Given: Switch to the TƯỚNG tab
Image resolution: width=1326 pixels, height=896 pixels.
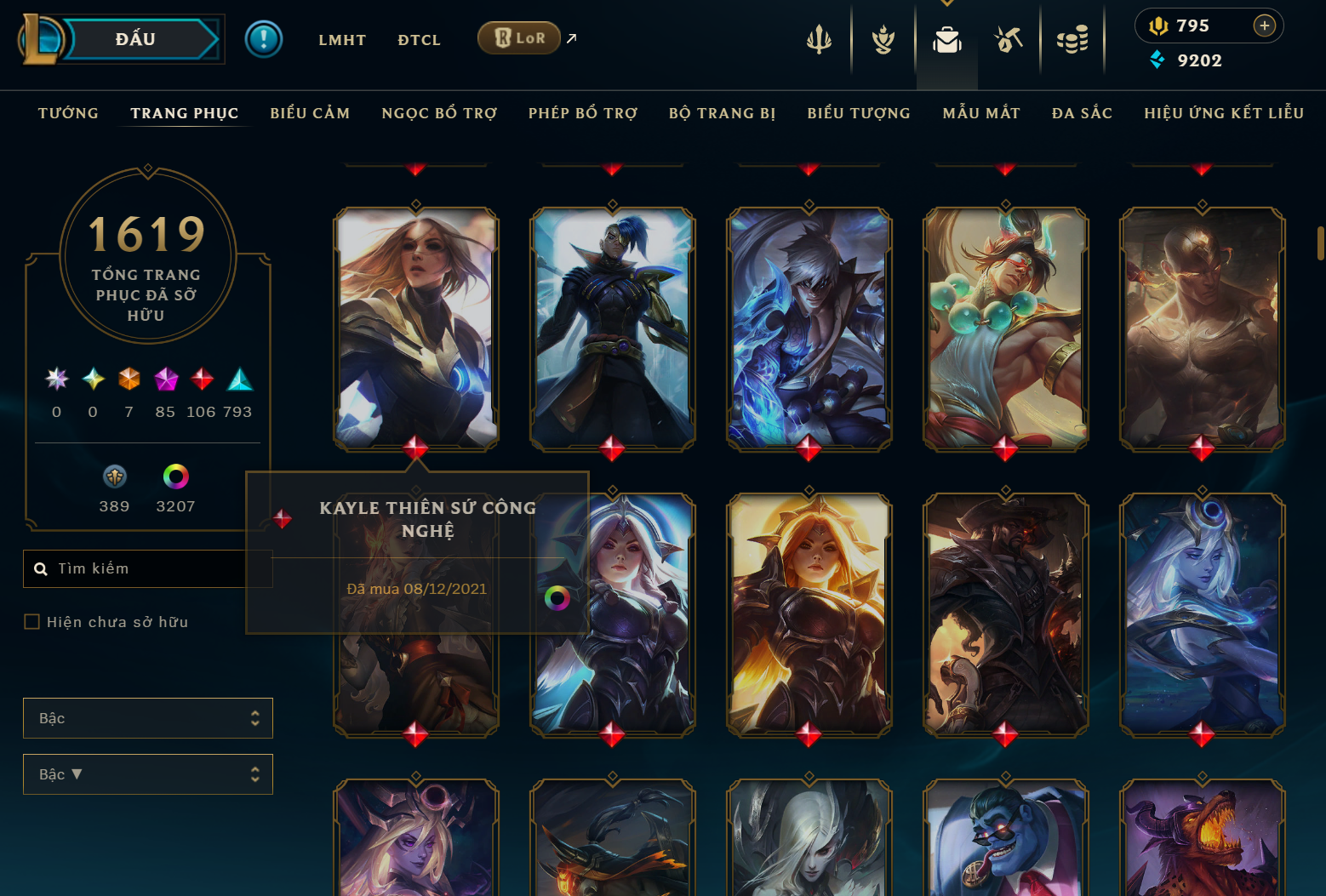Looking at the screenshot, I should (68, 112).
